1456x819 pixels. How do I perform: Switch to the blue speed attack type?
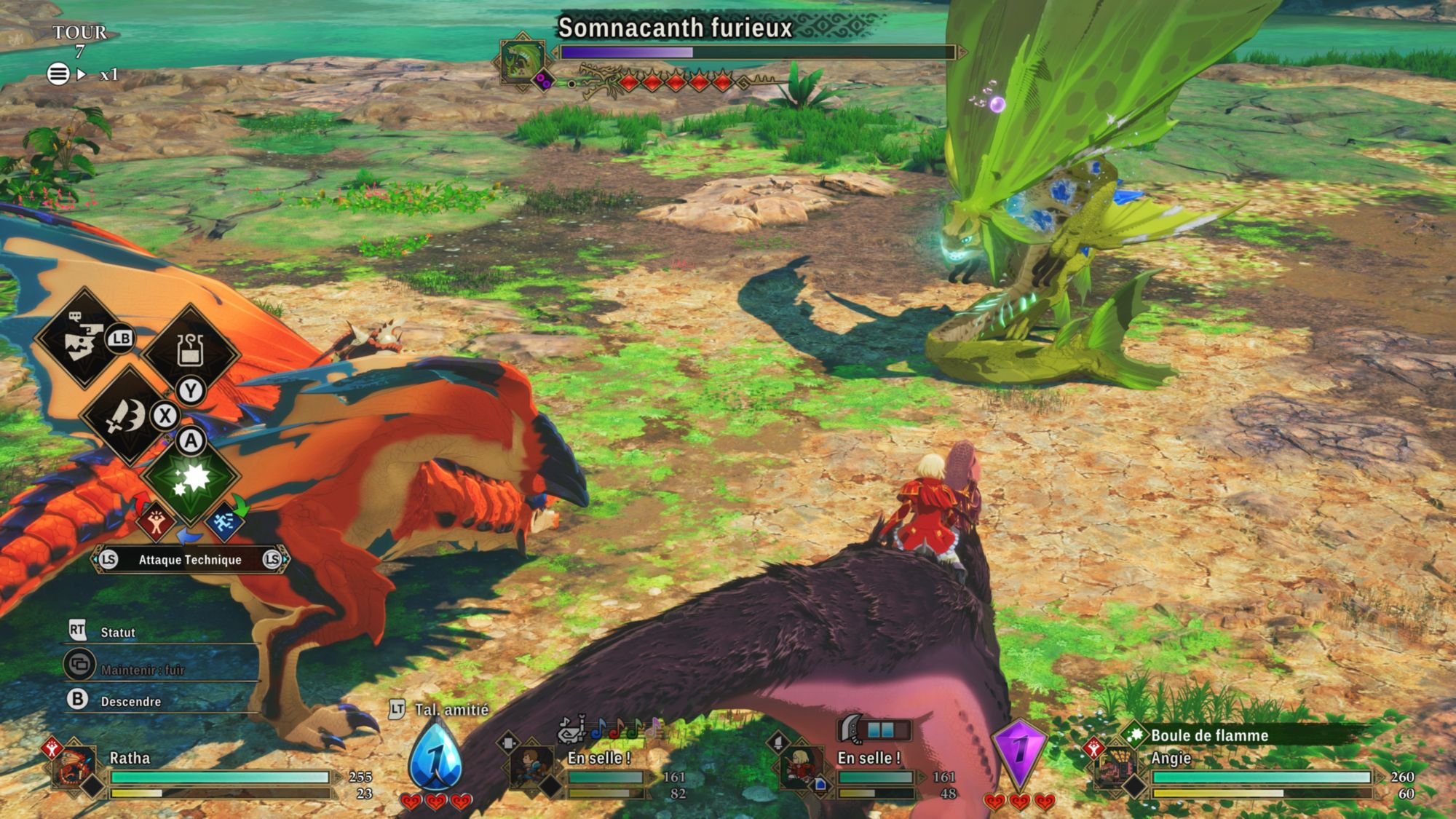[x=223, y=521]
